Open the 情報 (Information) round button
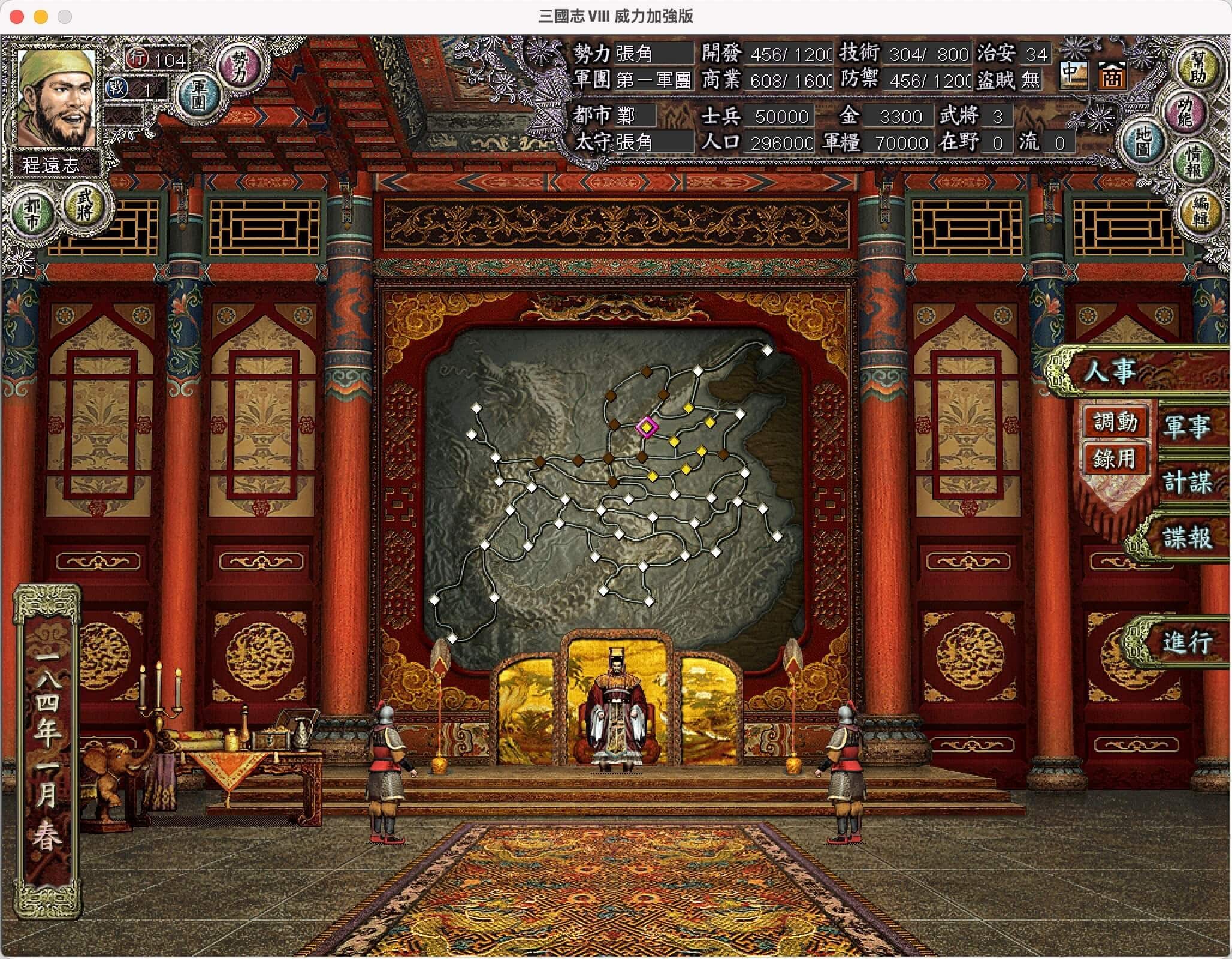 pyautogui.click(x=1192, y=162)
